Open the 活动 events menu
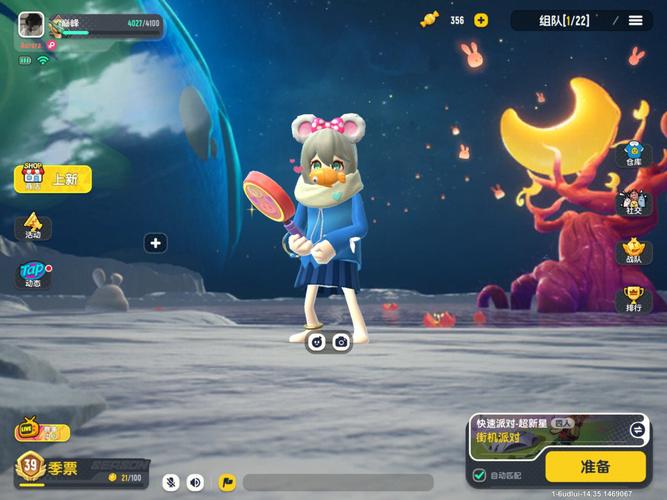 point(33,226)
